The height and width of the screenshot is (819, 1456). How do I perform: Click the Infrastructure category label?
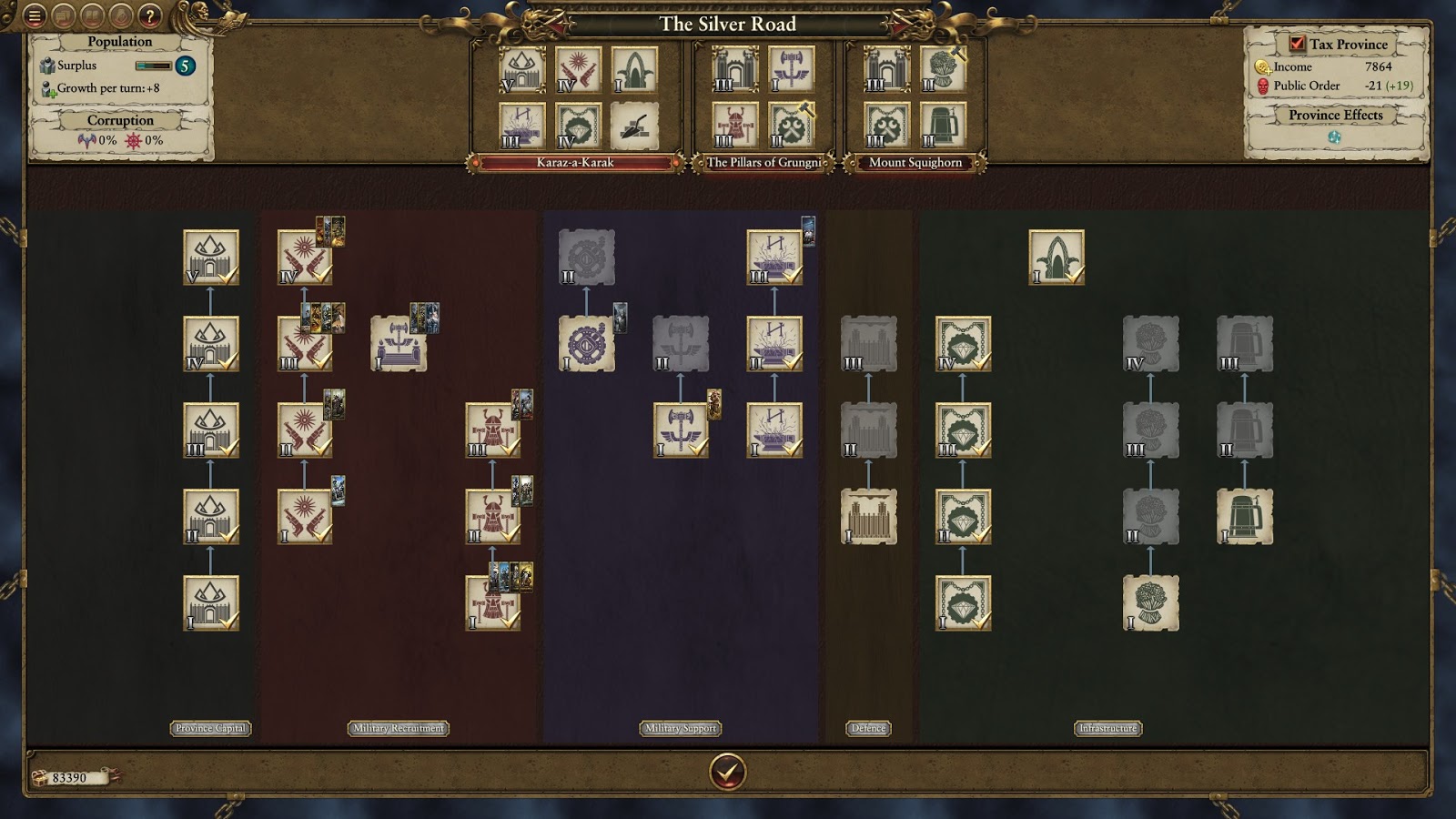(x=1107, y=728)
